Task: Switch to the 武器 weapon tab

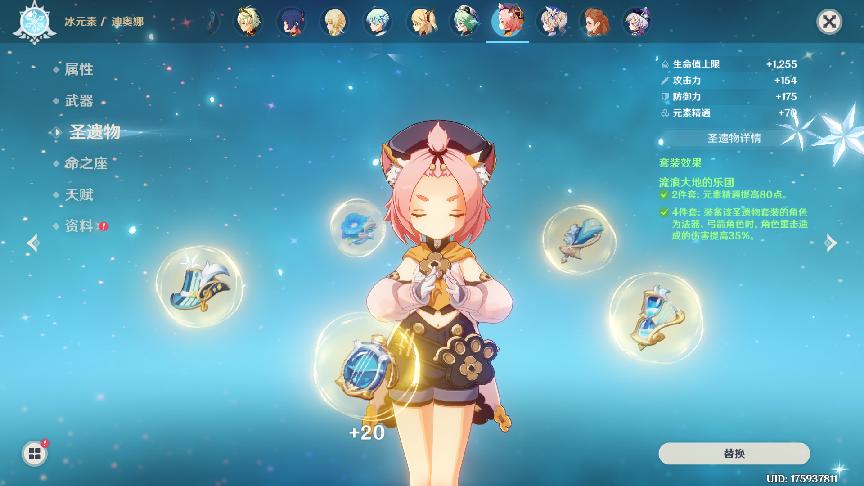Action: click(79, 101)
